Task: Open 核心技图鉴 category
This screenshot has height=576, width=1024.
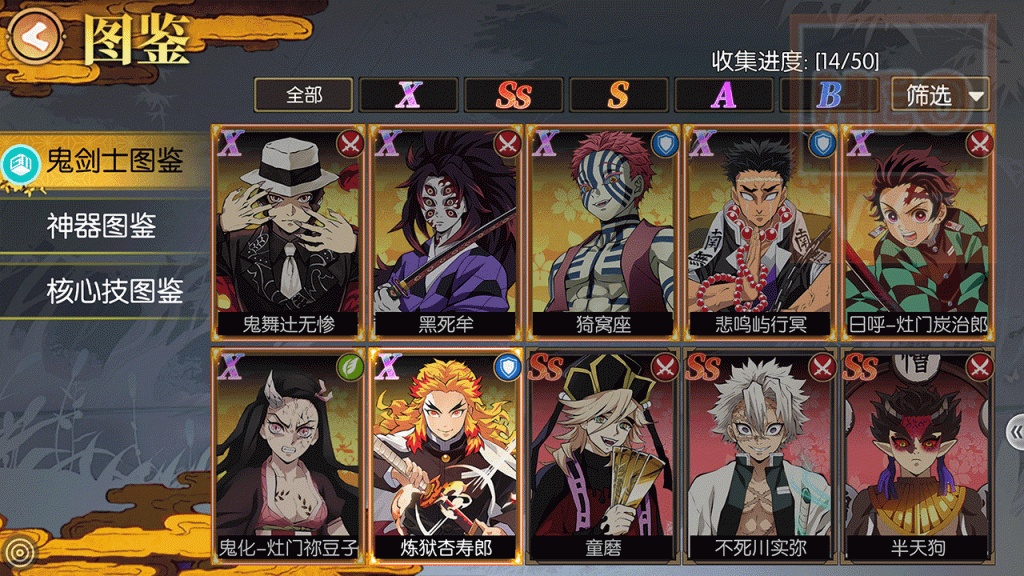Action: (112, 292)
